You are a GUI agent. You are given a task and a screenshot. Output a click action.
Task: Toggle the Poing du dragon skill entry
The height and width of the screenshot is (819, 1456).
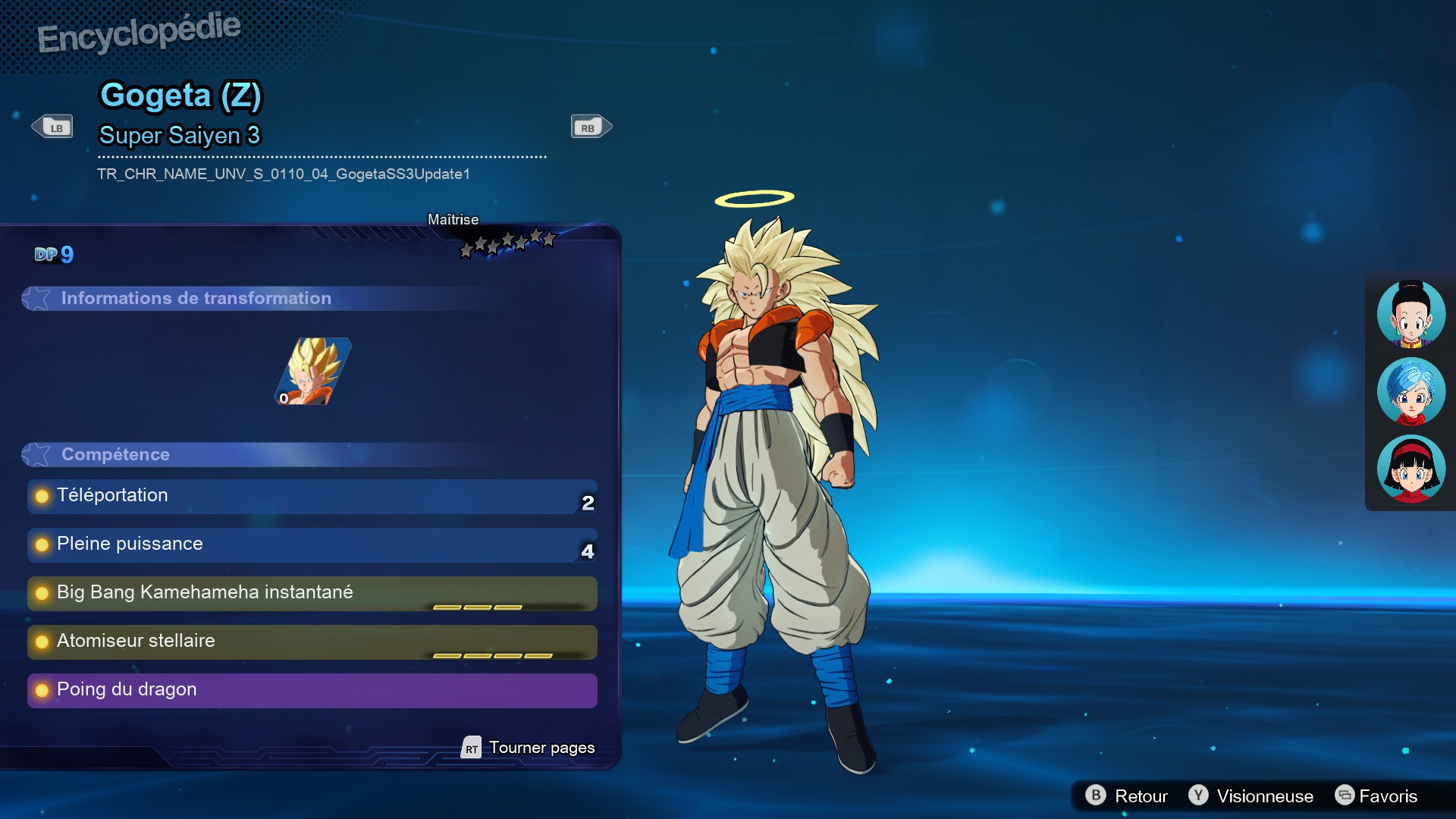coord(311,691)
